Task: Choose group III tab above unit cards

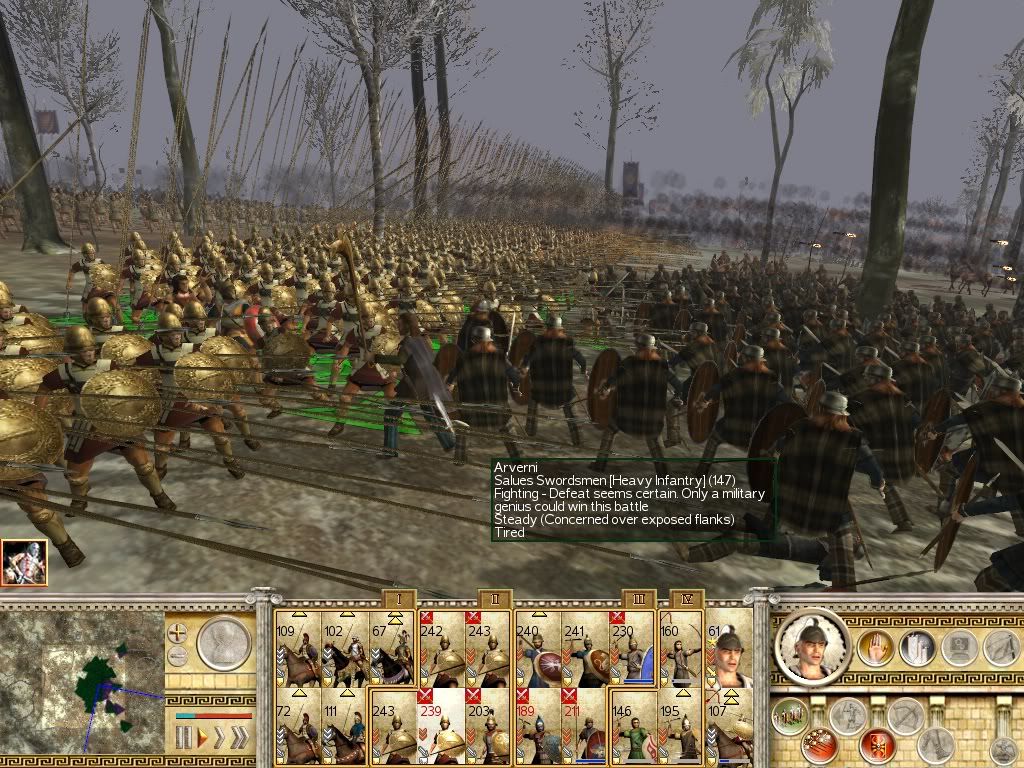Action: coord(640,598)
